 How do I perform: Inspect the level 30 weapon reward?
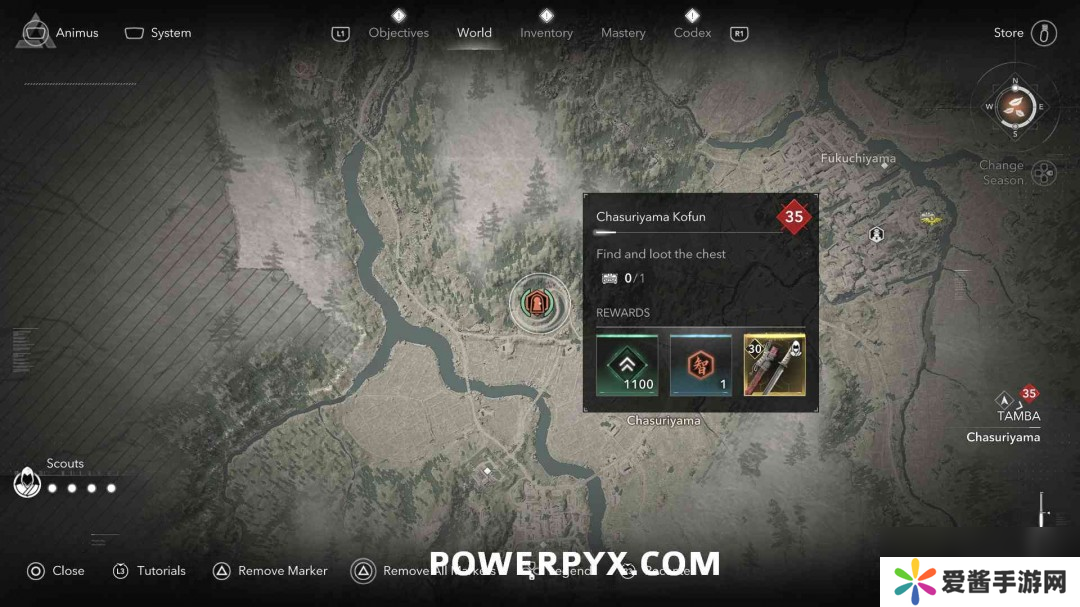[x=774, y=365]
